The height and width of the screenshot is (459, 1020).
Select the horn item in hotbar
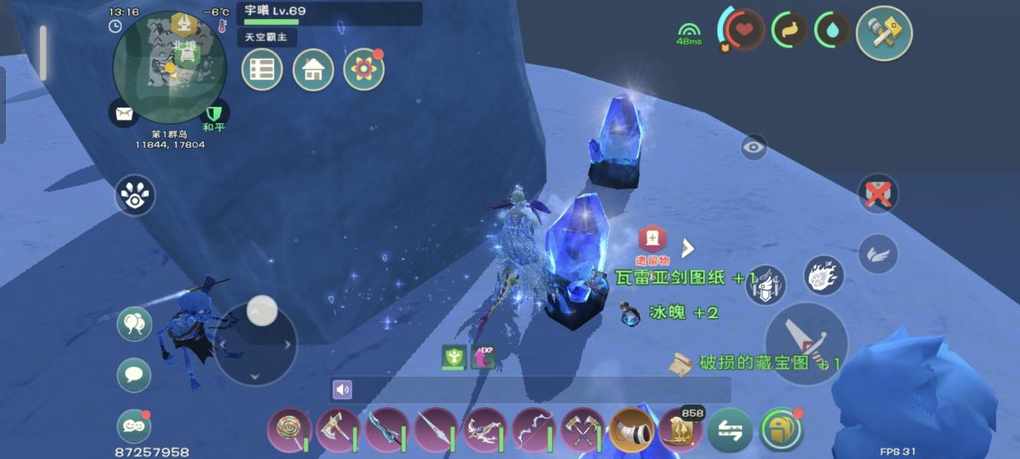[632, 431]
